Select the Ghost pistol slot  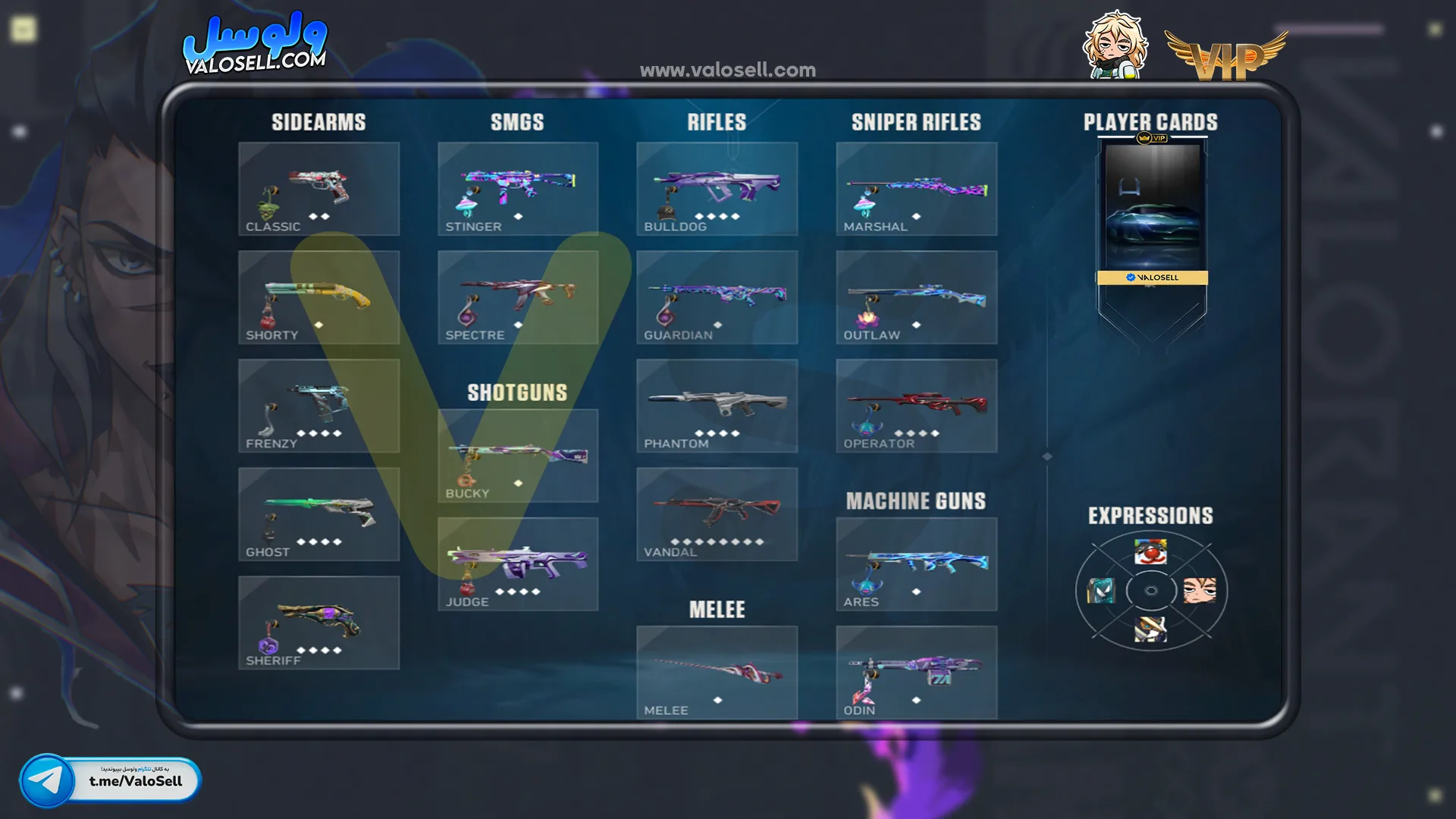[318, 514]
